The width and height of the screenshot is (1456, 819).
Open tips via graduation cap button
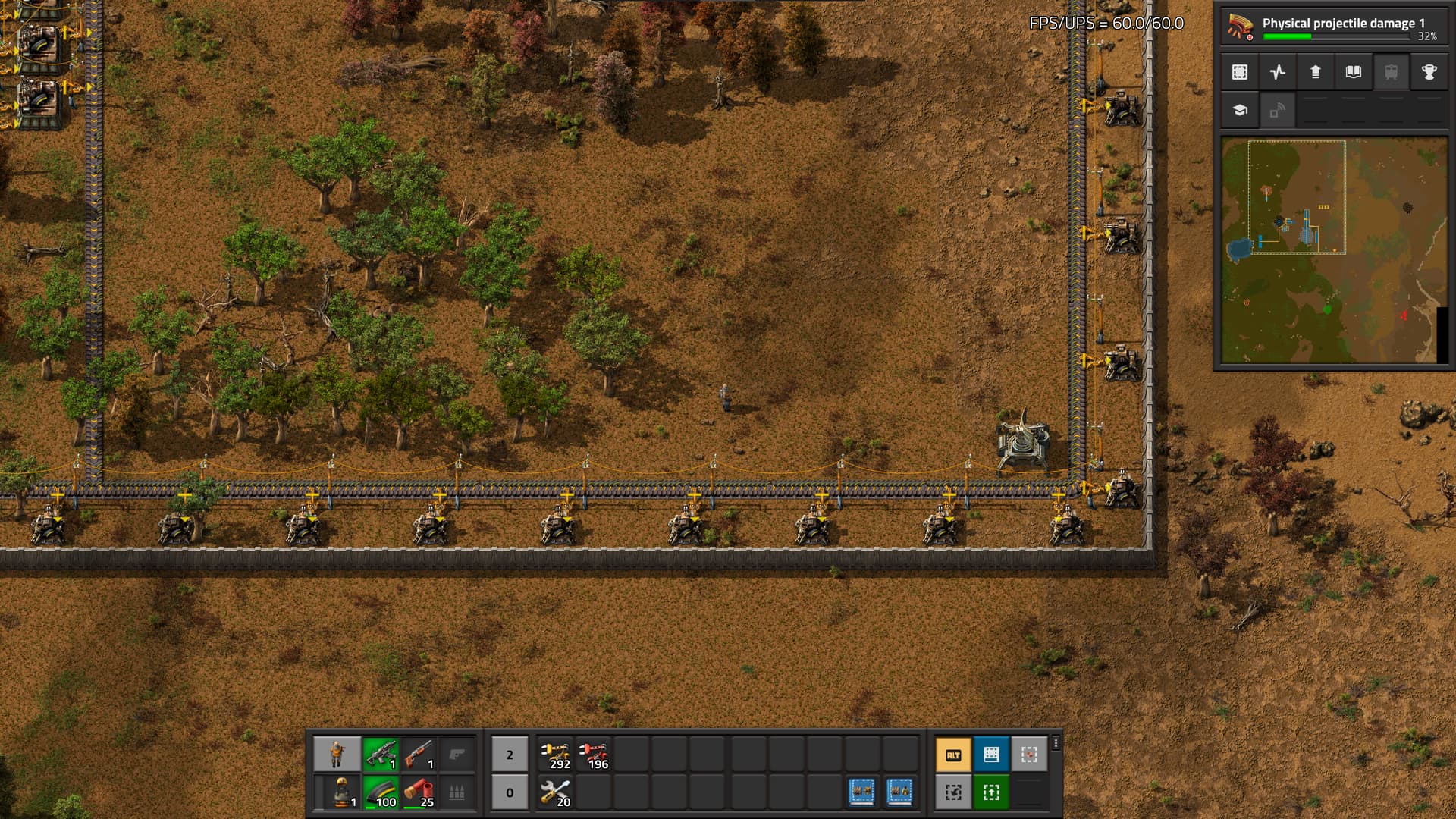pyautogui.click(x=1240, y=110)
